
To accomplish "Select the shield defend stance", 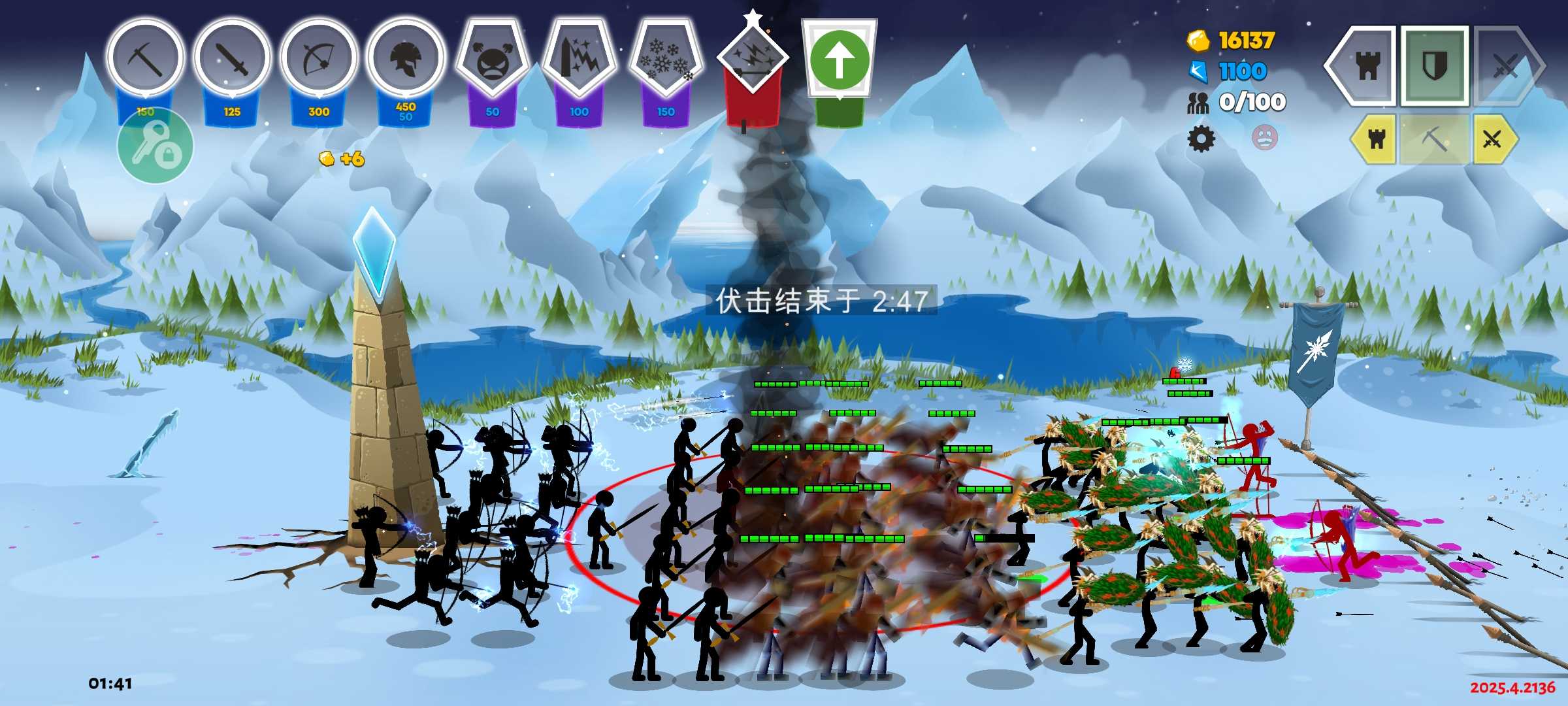I will [1435, 65].
